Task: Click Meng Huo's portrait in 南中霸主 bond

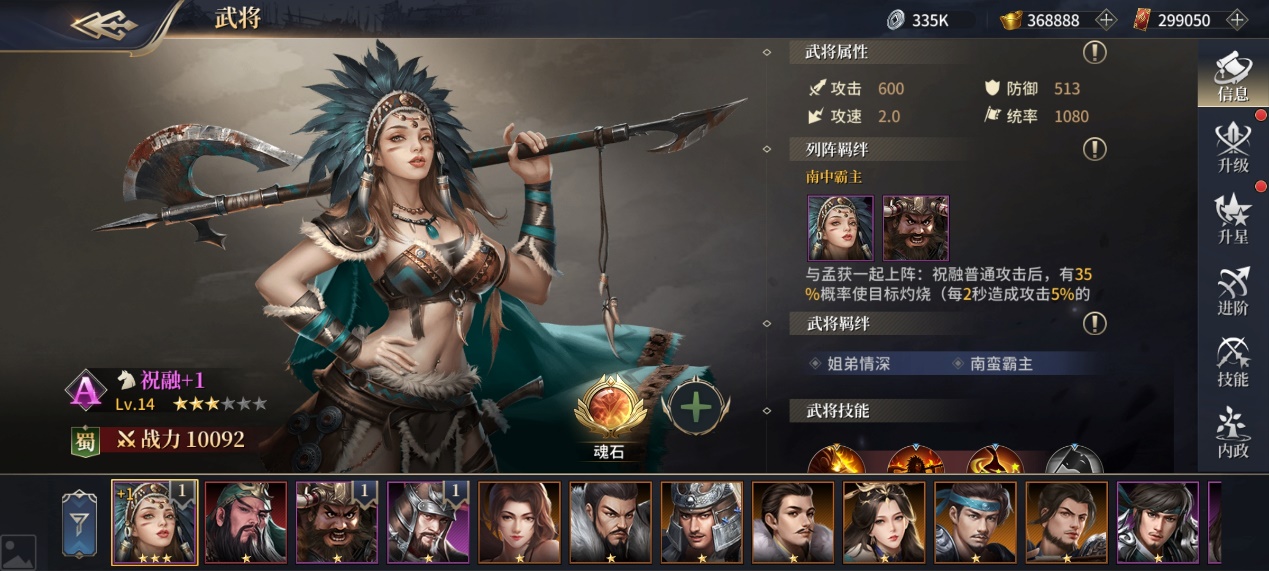Action: [915, 228]
